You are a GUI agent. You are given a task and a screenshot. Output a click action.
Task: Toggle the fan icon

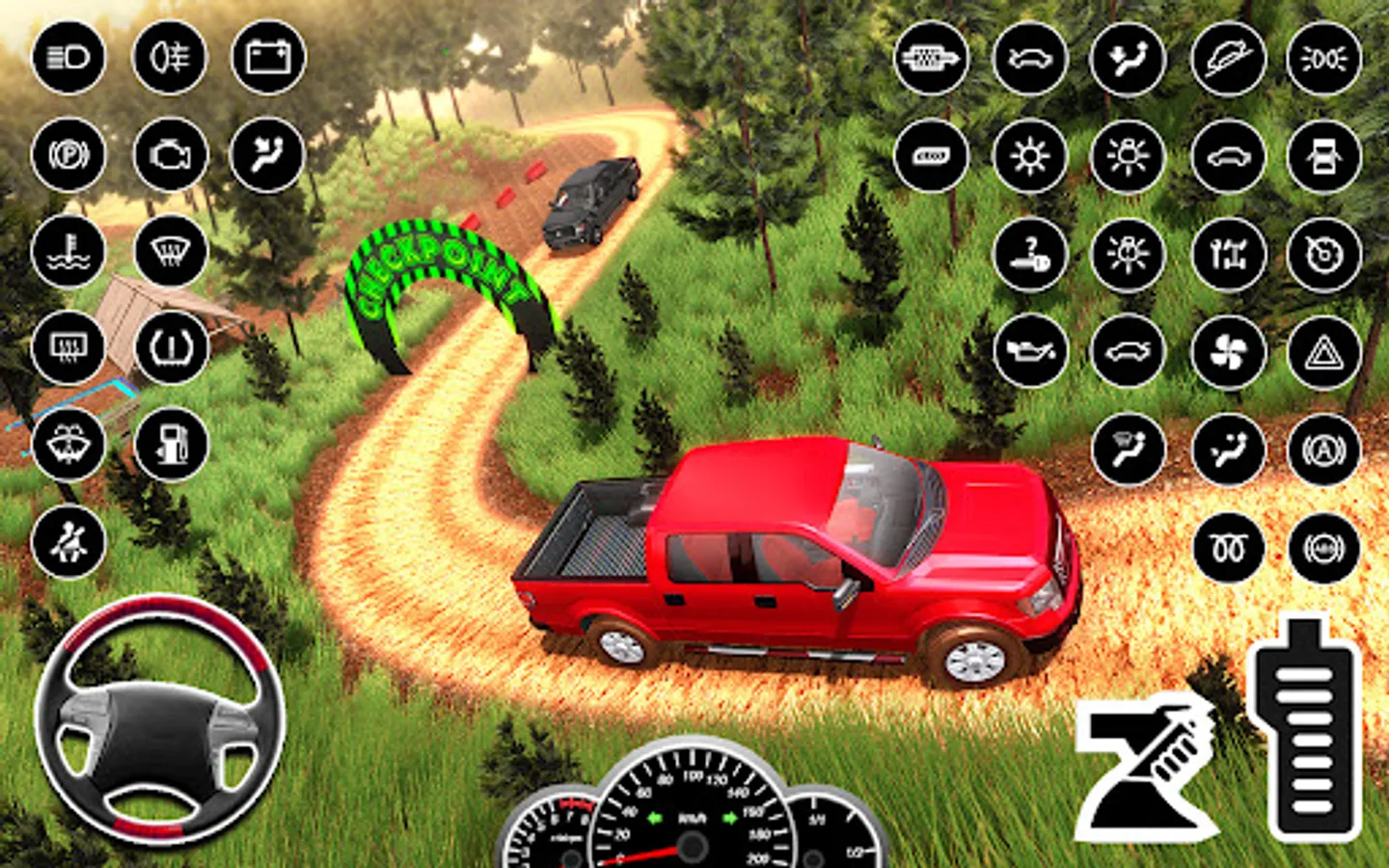click(1228, 352)
